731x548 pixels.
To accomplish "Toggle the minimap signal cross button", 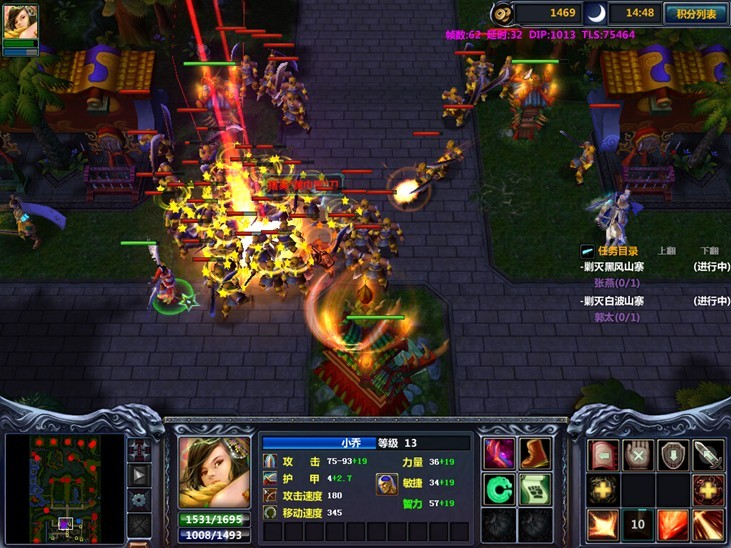I will pos(139,450).
